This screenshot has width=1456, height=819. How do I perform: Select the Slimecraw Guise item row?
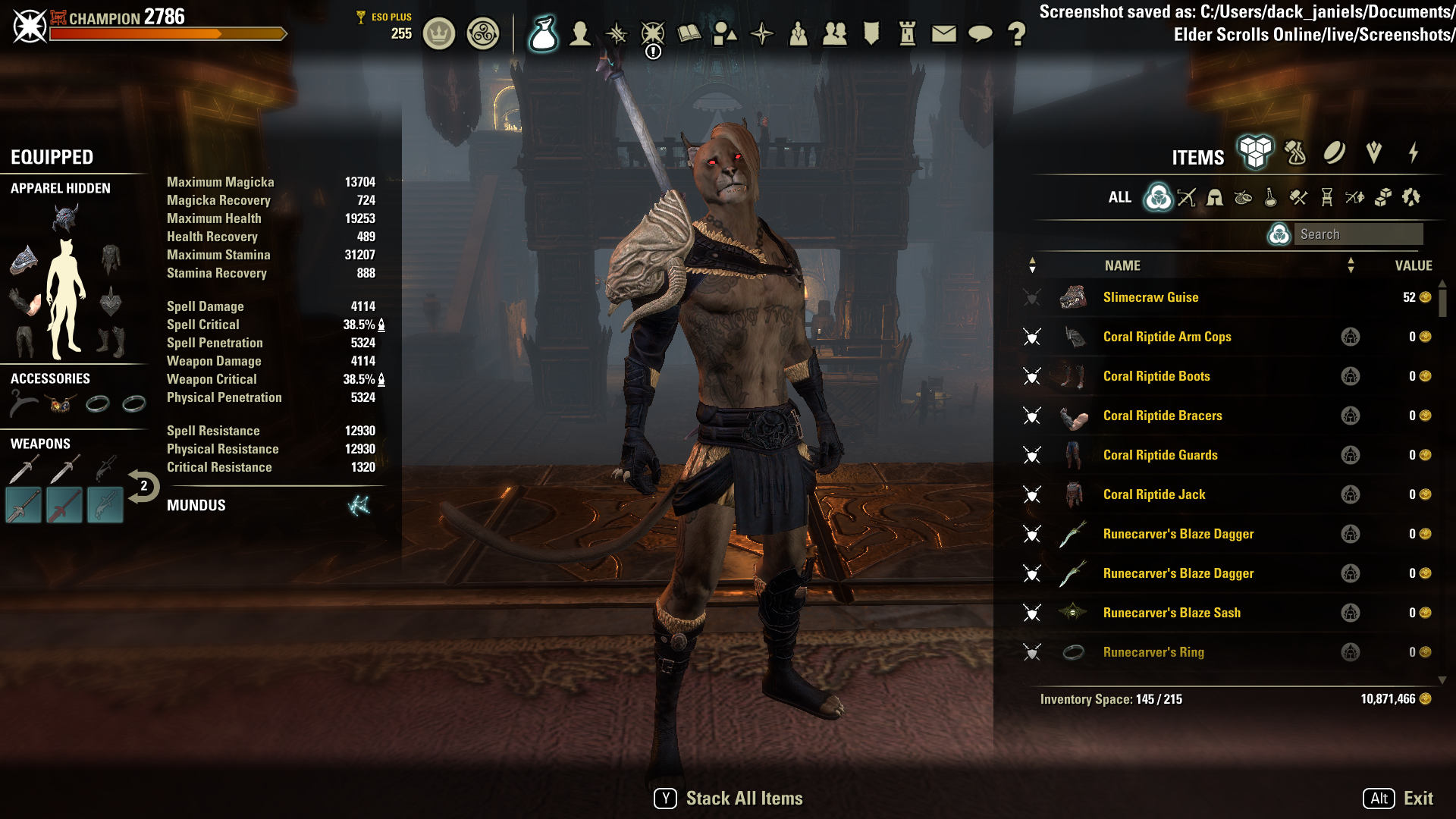(x=1150, y=297)
